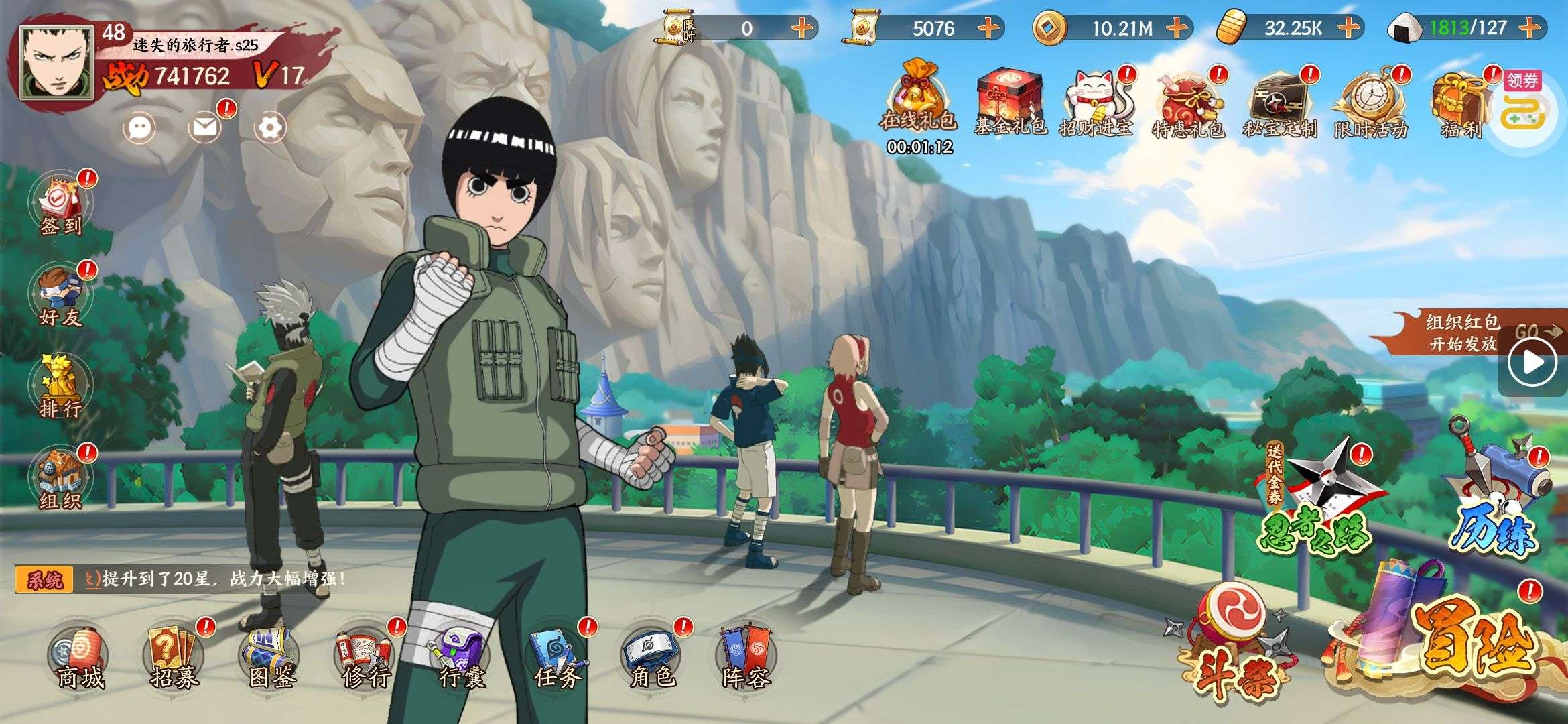This screenshot has height=724, width=1568.
Task: Open the gear settings icon
Action: [270, 127]
